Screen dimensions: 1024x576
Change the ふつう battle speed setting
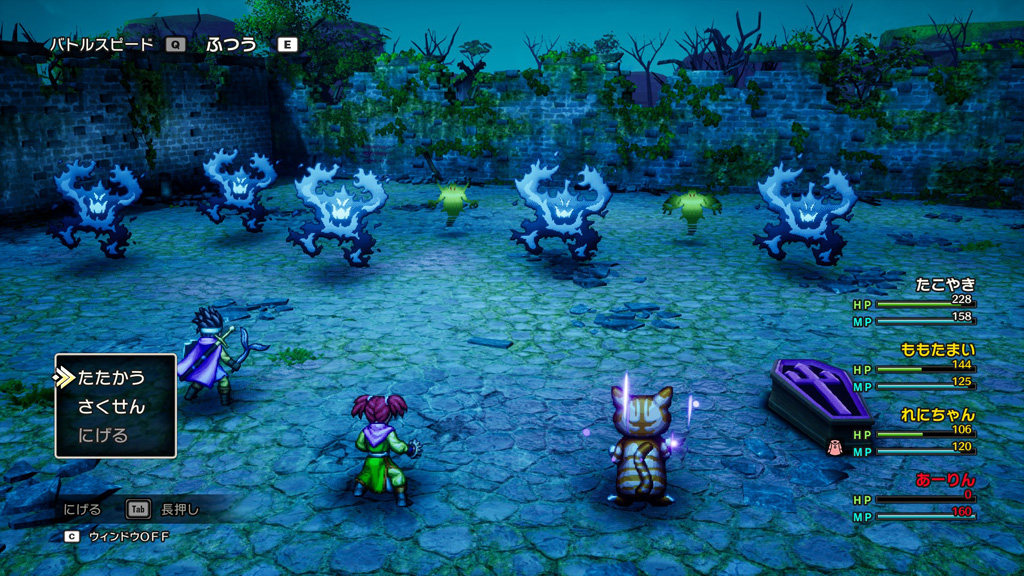(231, 45)
